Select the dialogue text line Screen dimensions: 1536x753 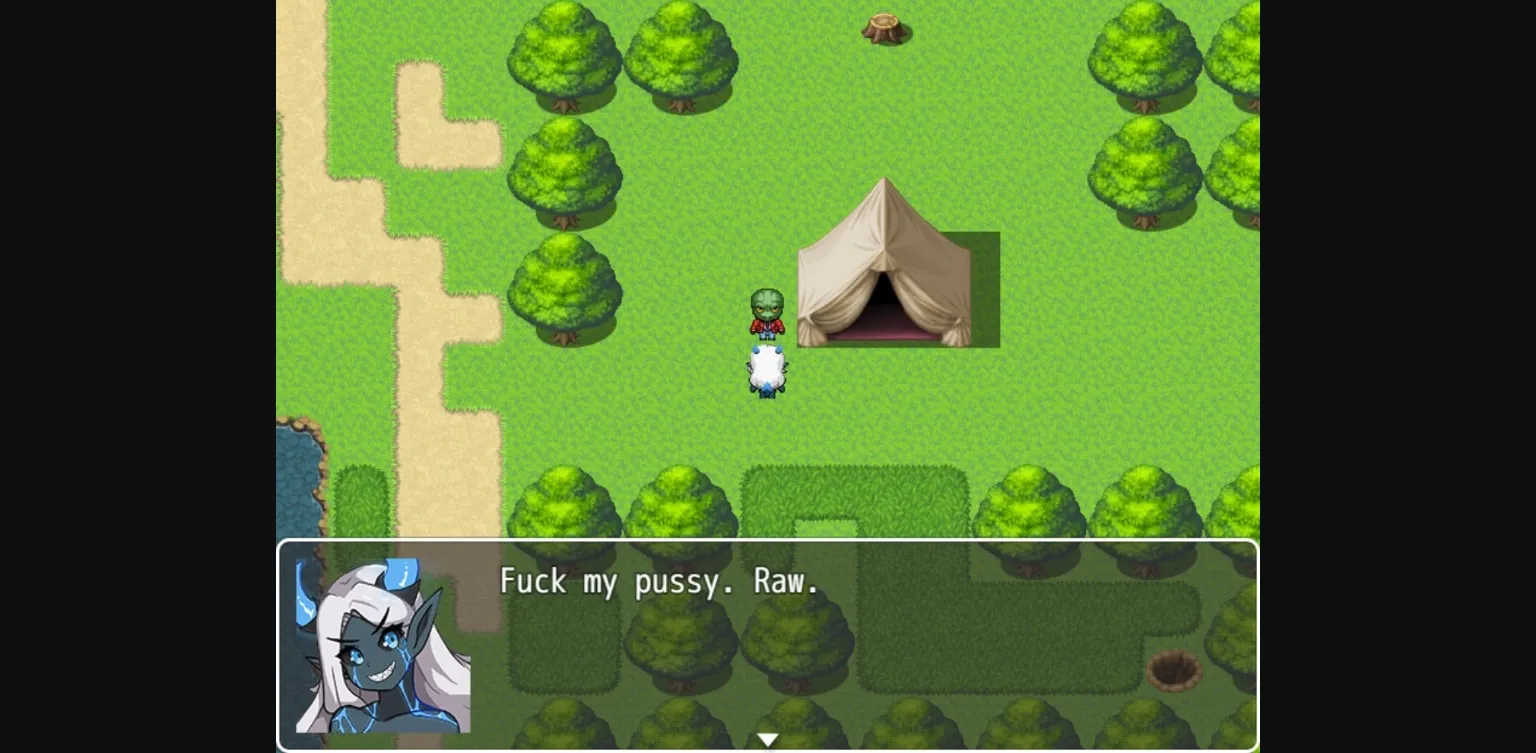pos(662,582)
